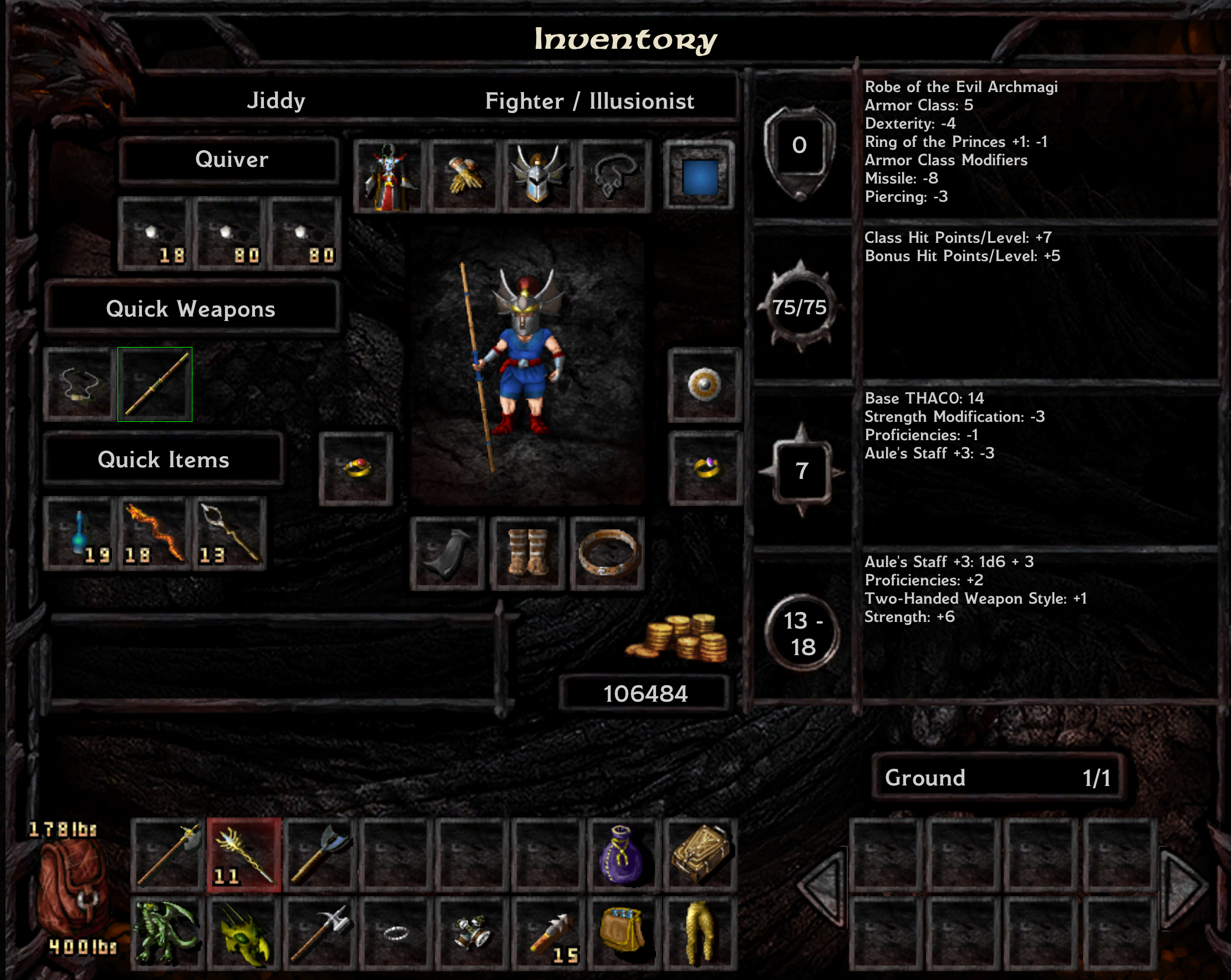Image resolution: width=1231 pixels, height=980 pixels.
Task: Use the blue potion quick item
Action: [80, 533]
